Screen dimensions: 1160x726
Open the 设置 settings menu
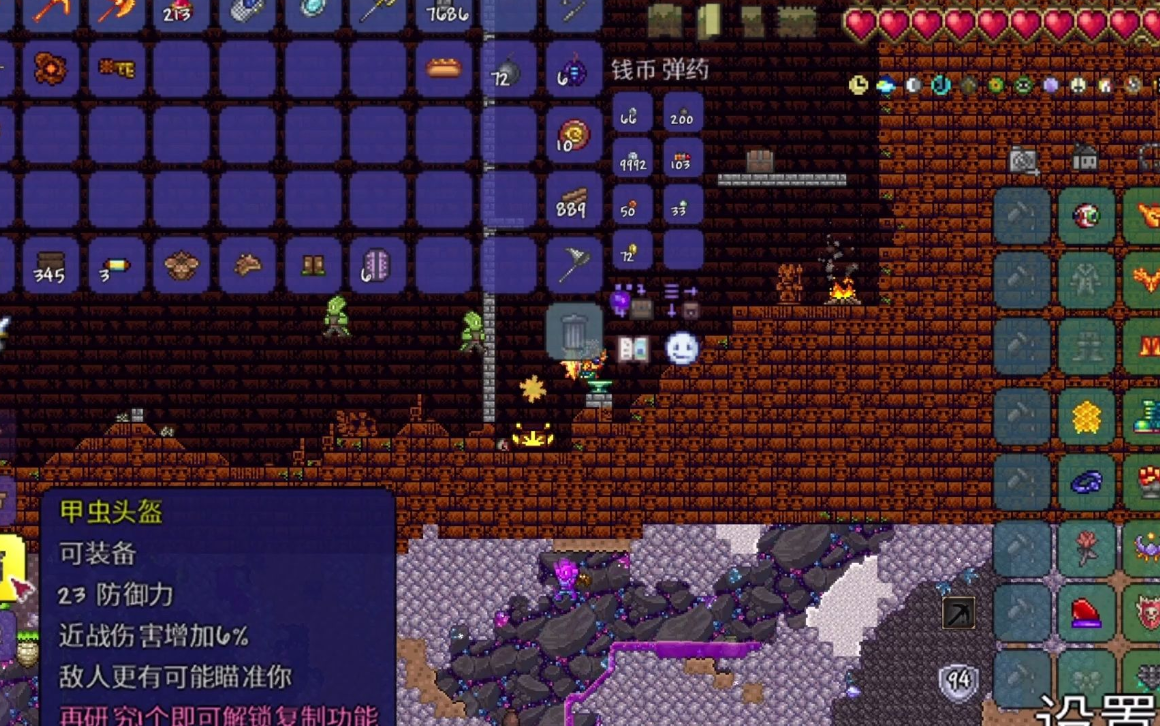[x=1098, y=712]
